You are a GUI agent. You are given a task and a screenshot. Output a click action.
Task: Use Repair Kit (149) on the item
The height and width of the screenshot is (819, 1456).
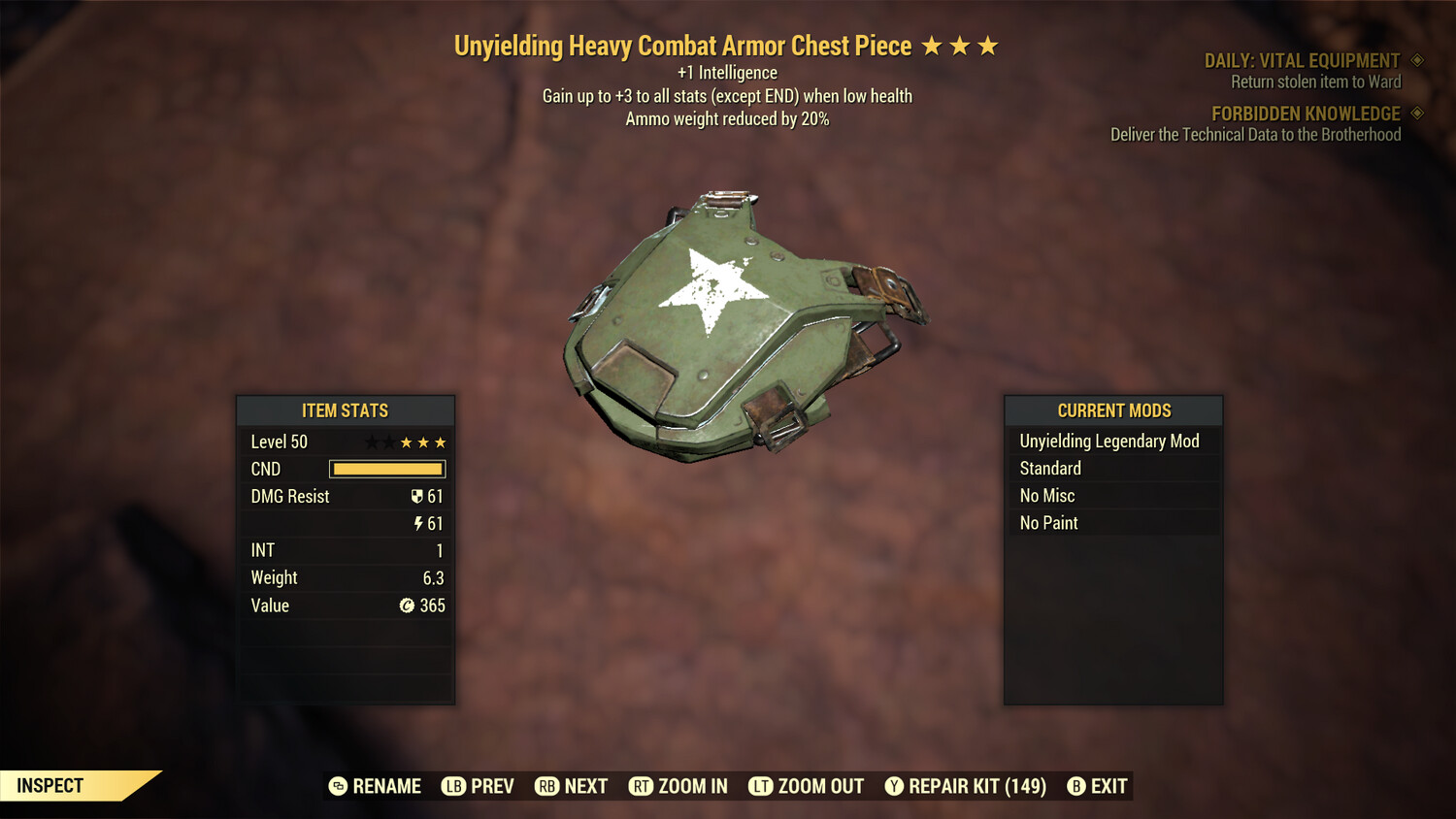coord(966,786)
